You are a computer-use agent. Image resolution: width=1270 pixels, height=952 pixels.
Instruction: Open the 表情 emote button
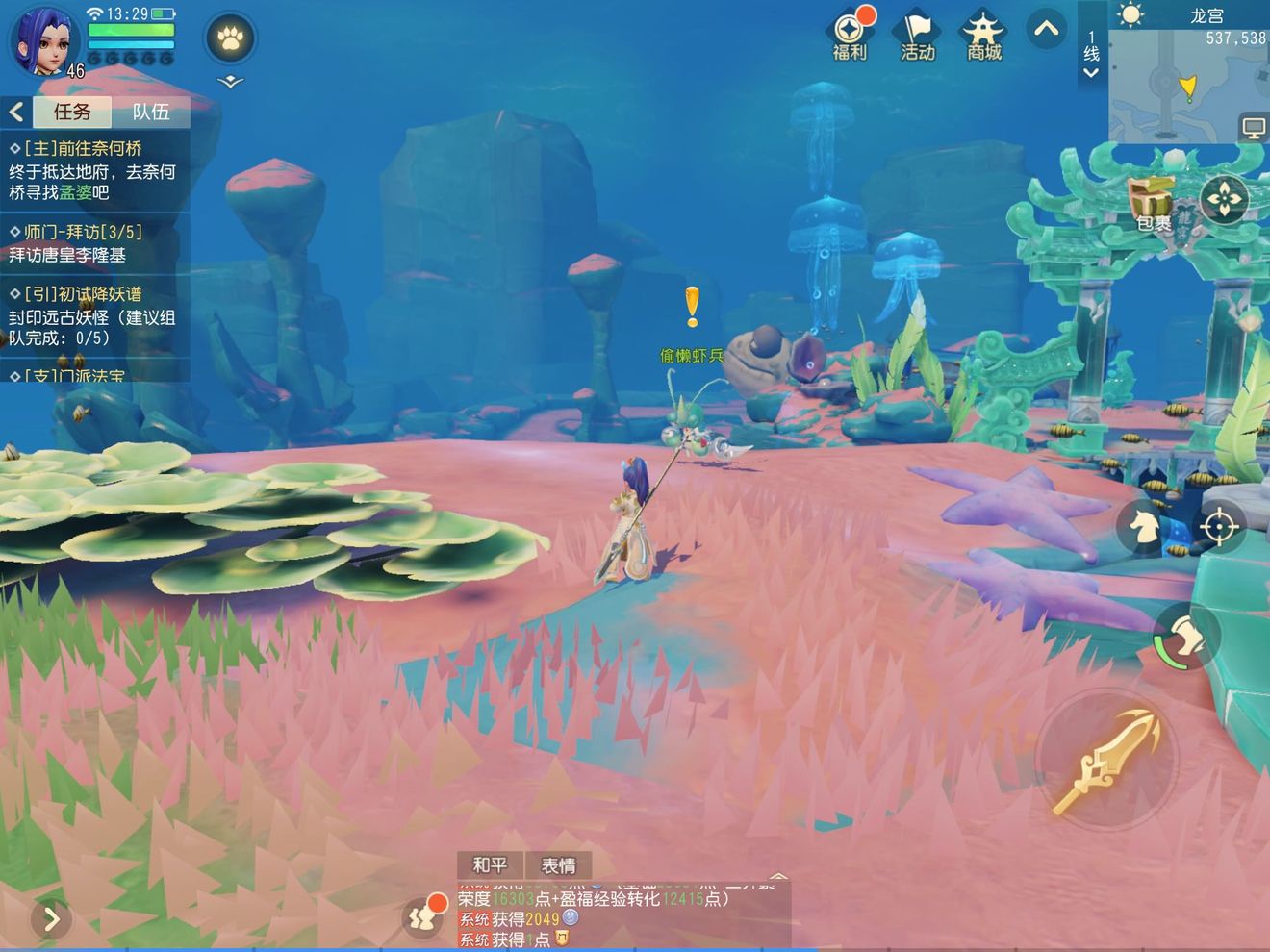click(558, 865)
